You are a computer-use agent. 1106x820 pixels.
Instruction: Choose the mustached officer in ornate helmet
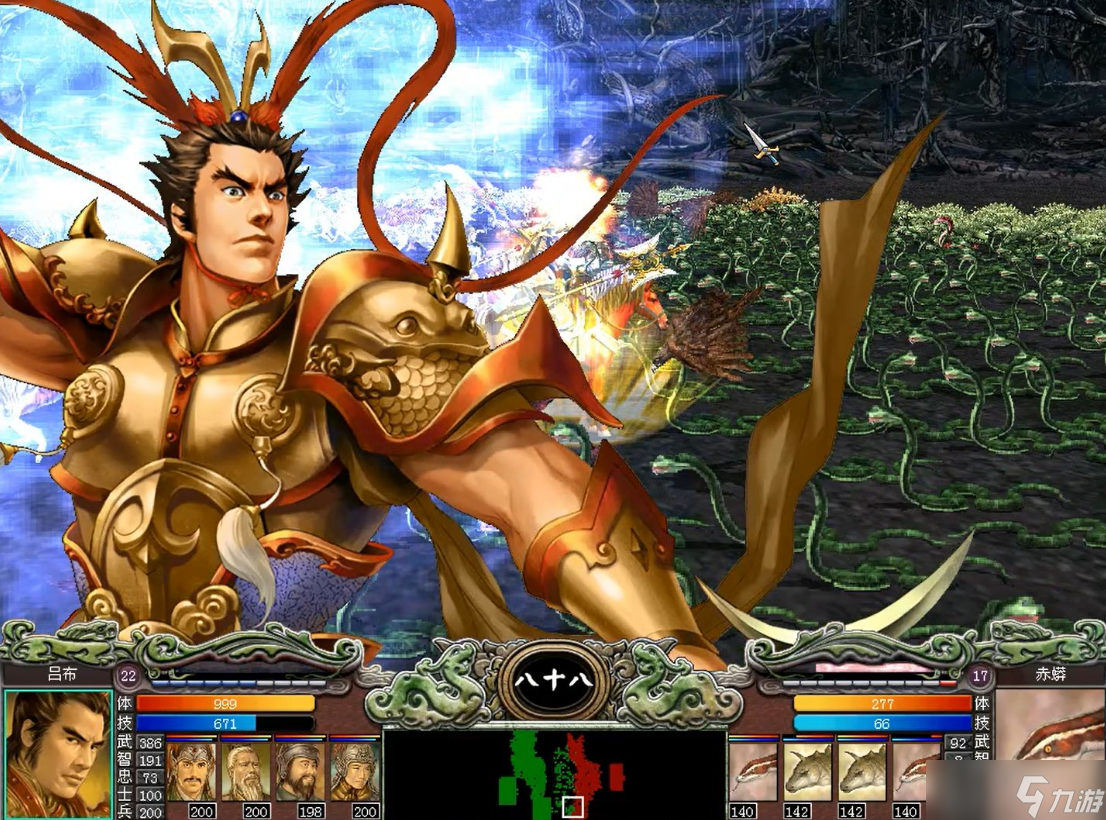pyautogui.click(x=192, y=770)
